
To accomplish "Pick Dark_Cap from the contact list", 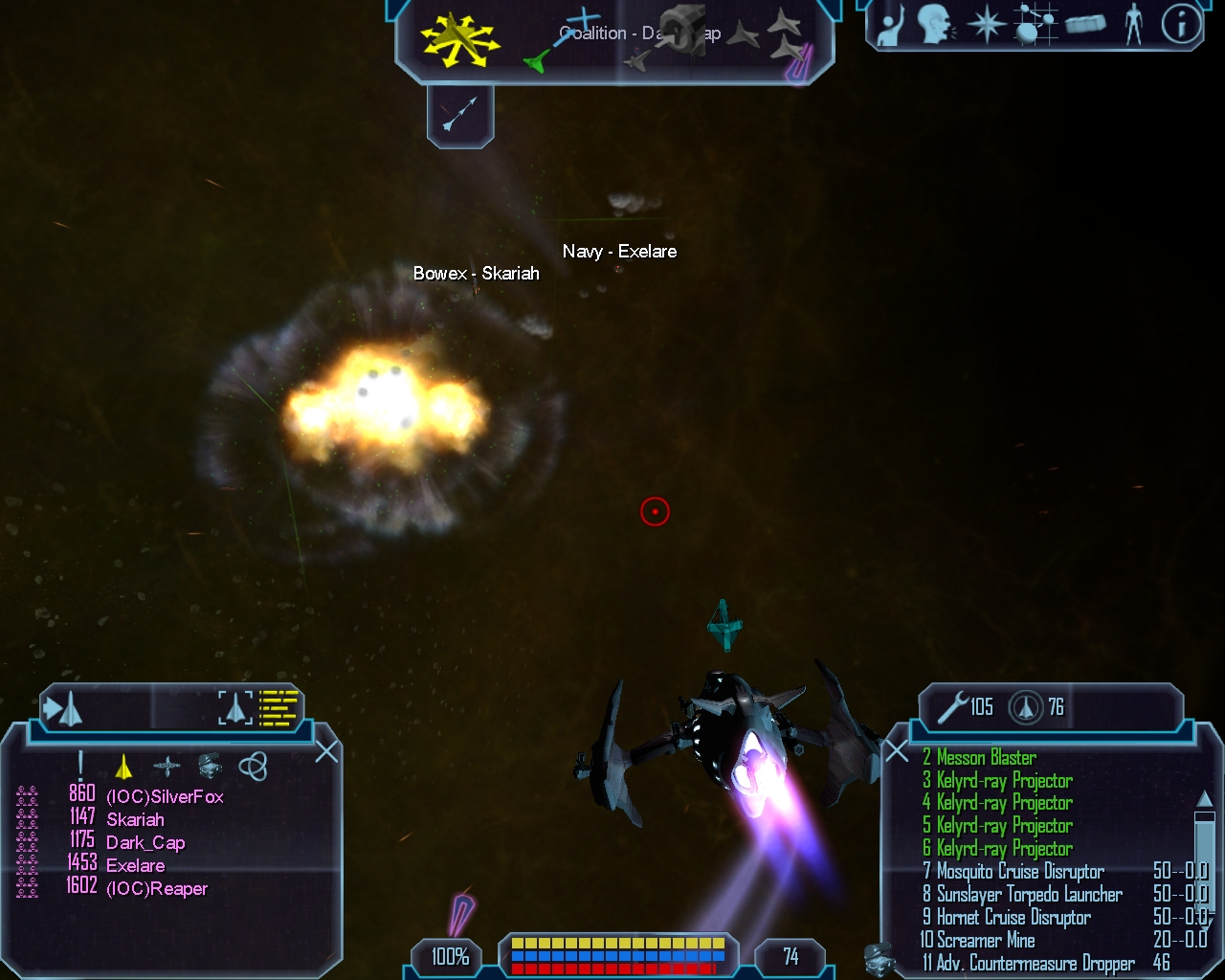I will (x=145, y=843).
